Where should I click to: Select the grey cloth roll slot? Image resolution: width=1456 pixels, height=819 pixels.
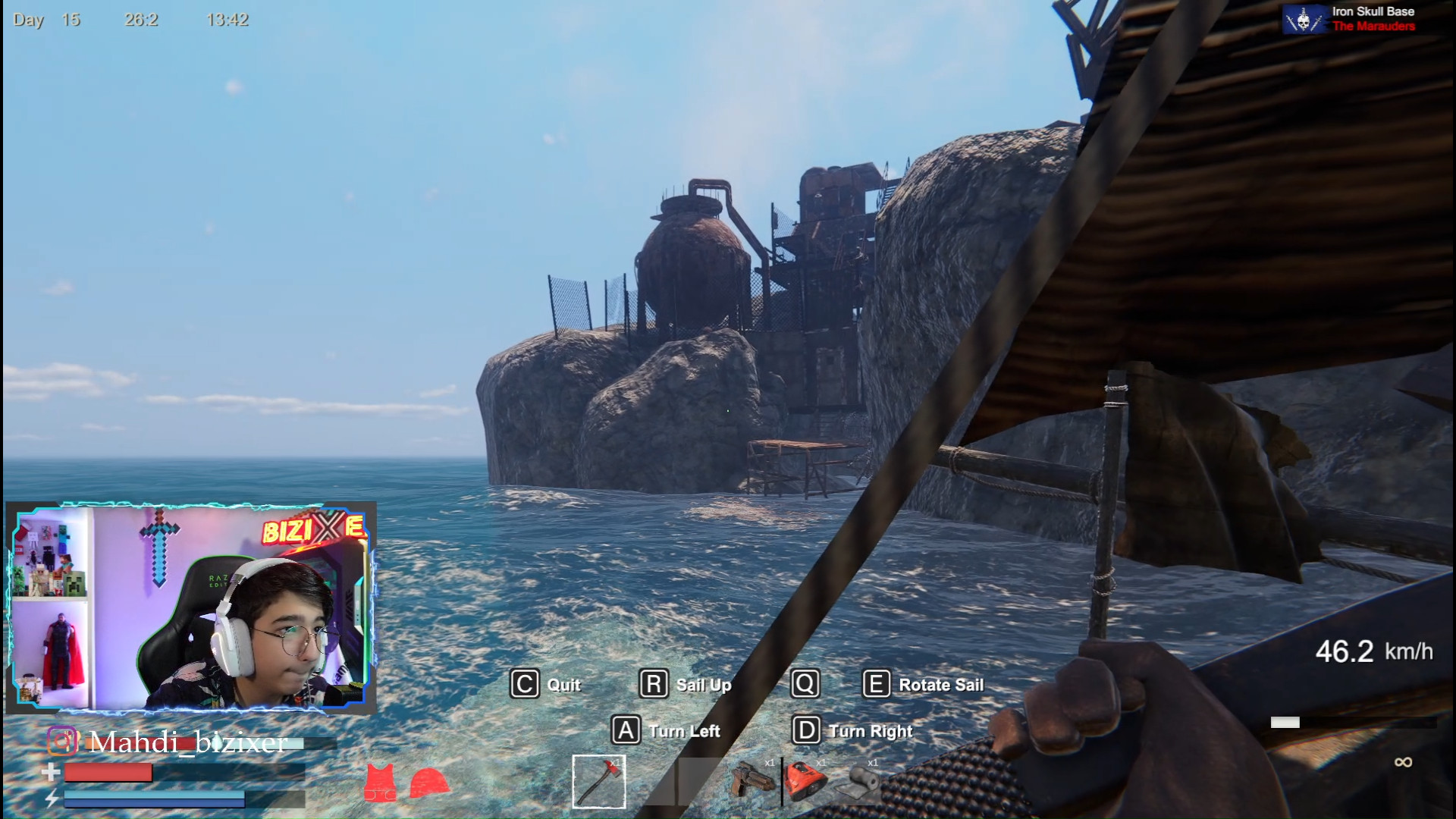(x=859, y=783)
